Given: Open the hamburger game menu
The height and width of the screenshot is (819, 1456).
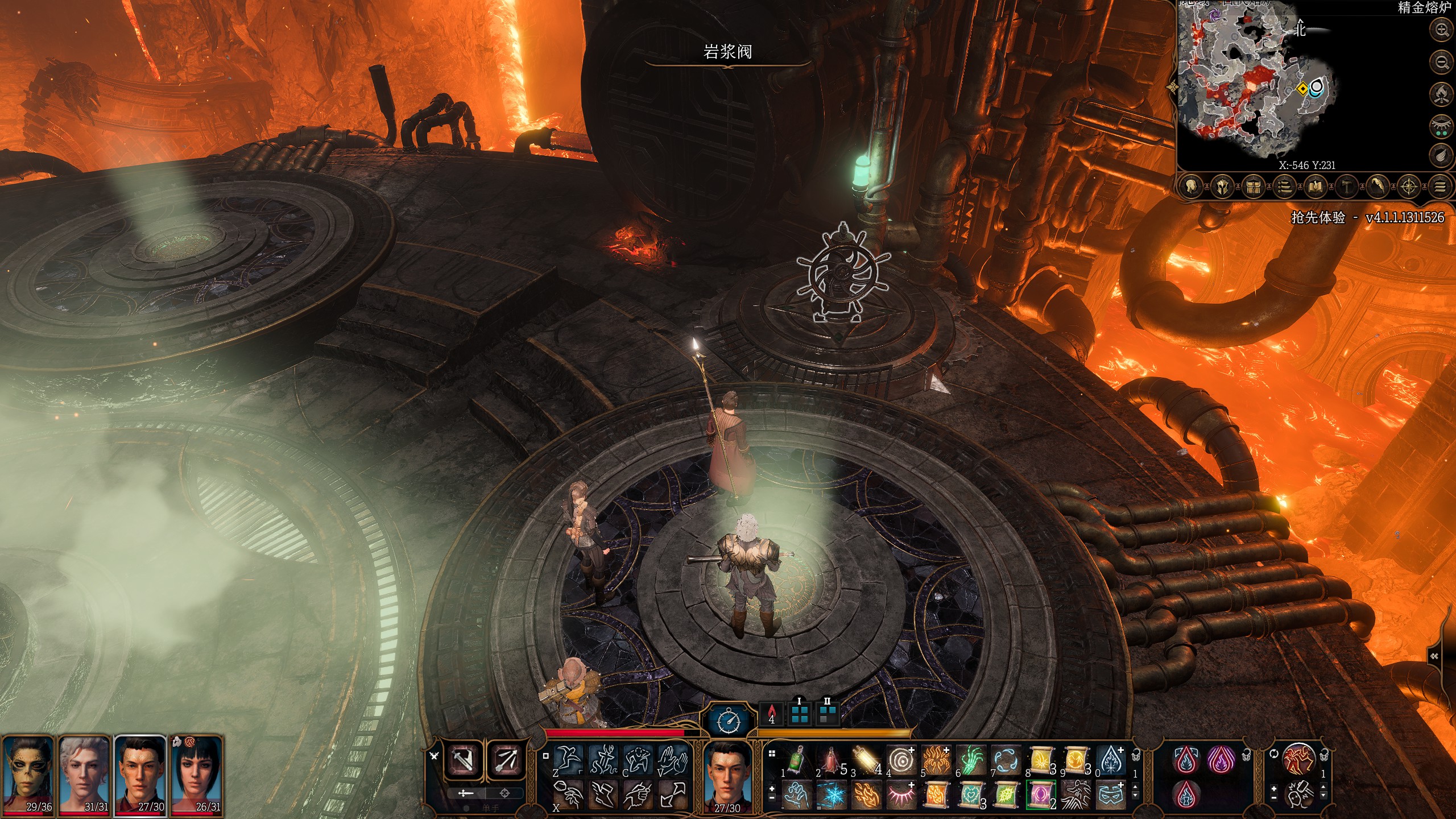Looking at the screenshot, I should (1440, 186).
